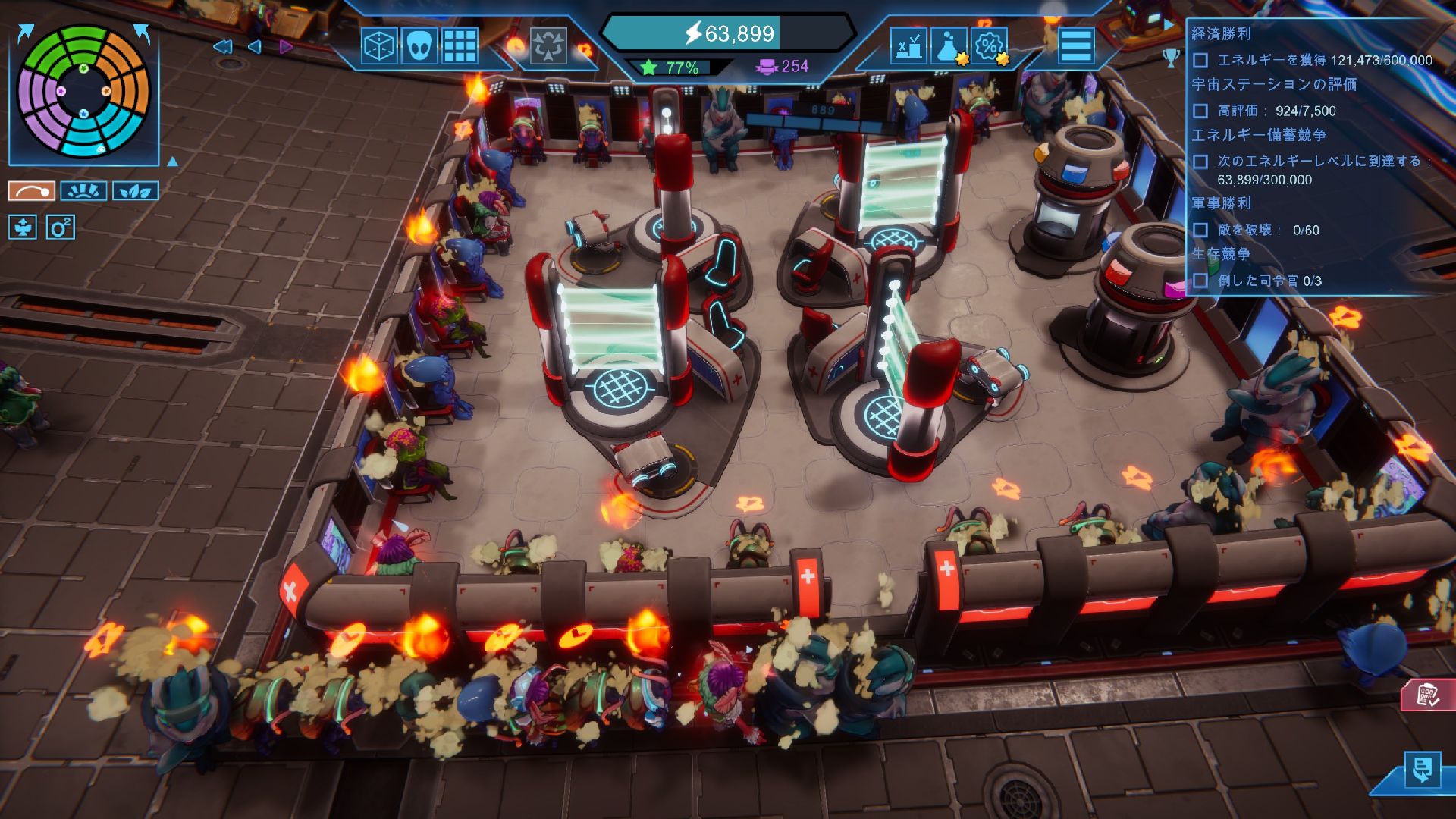Open the nine-square grid menu icon
Image resolution: width=1456 pixels, height=819 pixels.
point(460,45)
